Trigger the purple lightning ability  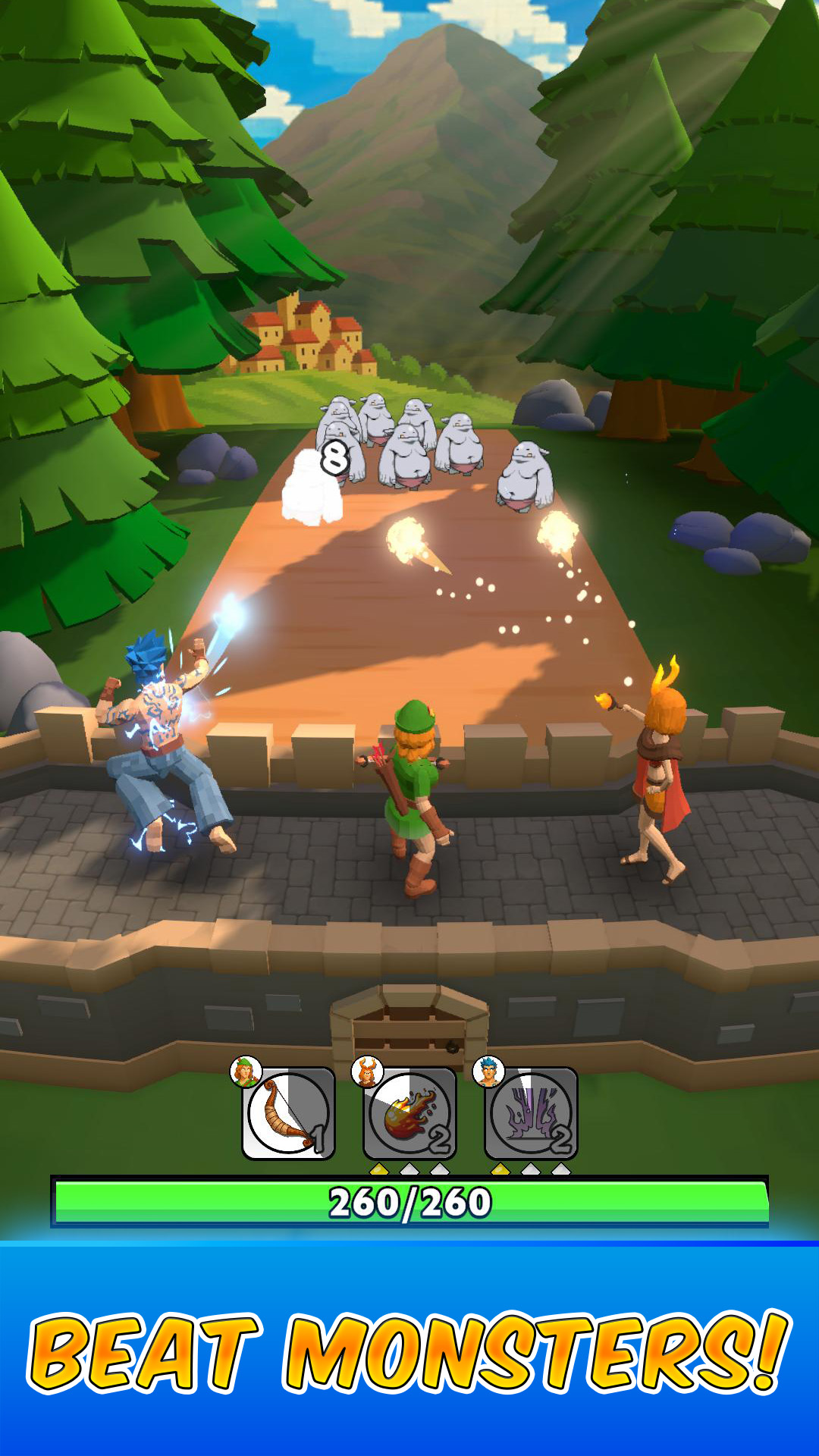point(531,1113)
